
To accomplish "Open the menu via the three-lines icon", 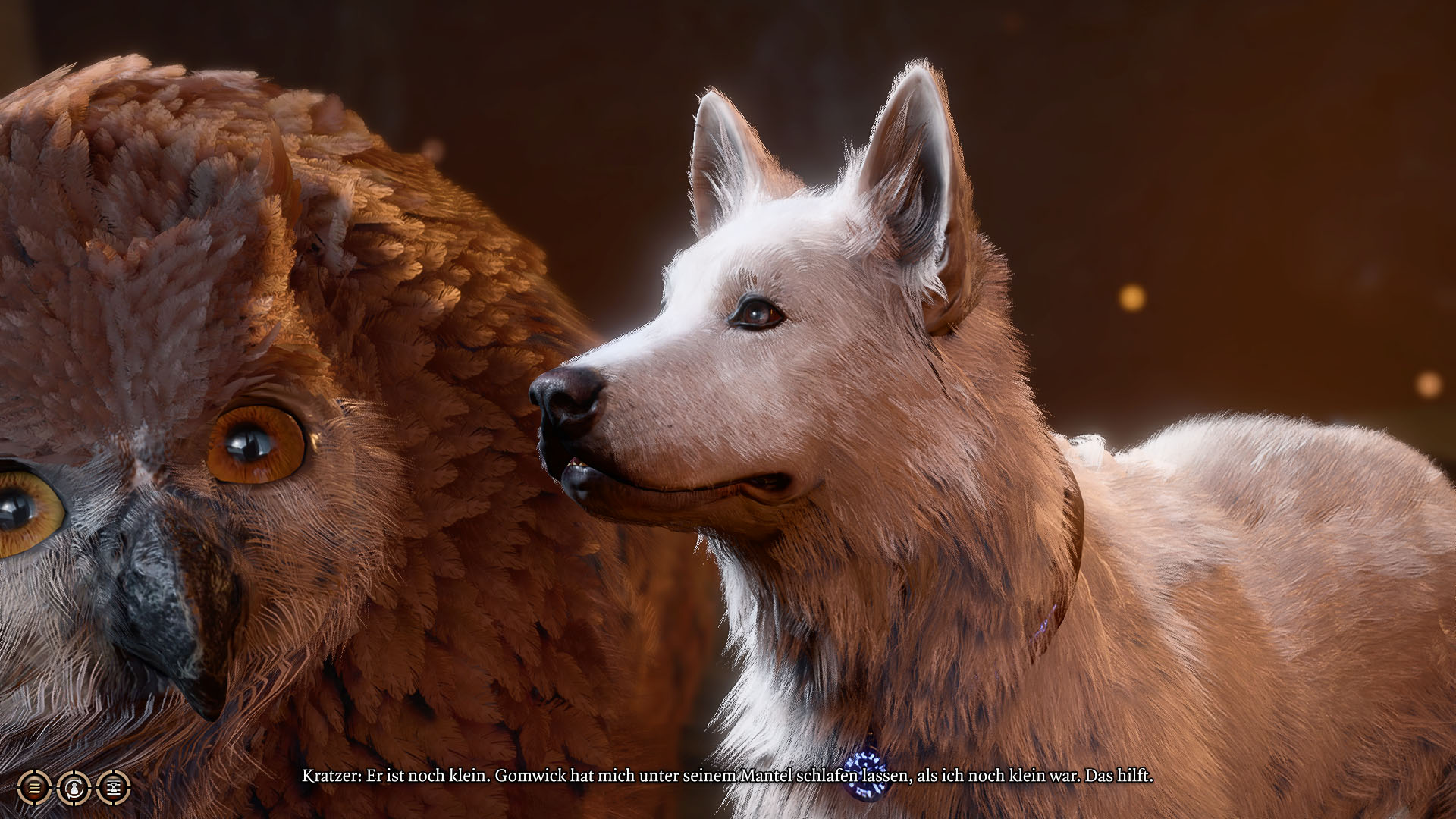I will pyautogui.click(x=34, y=788).
